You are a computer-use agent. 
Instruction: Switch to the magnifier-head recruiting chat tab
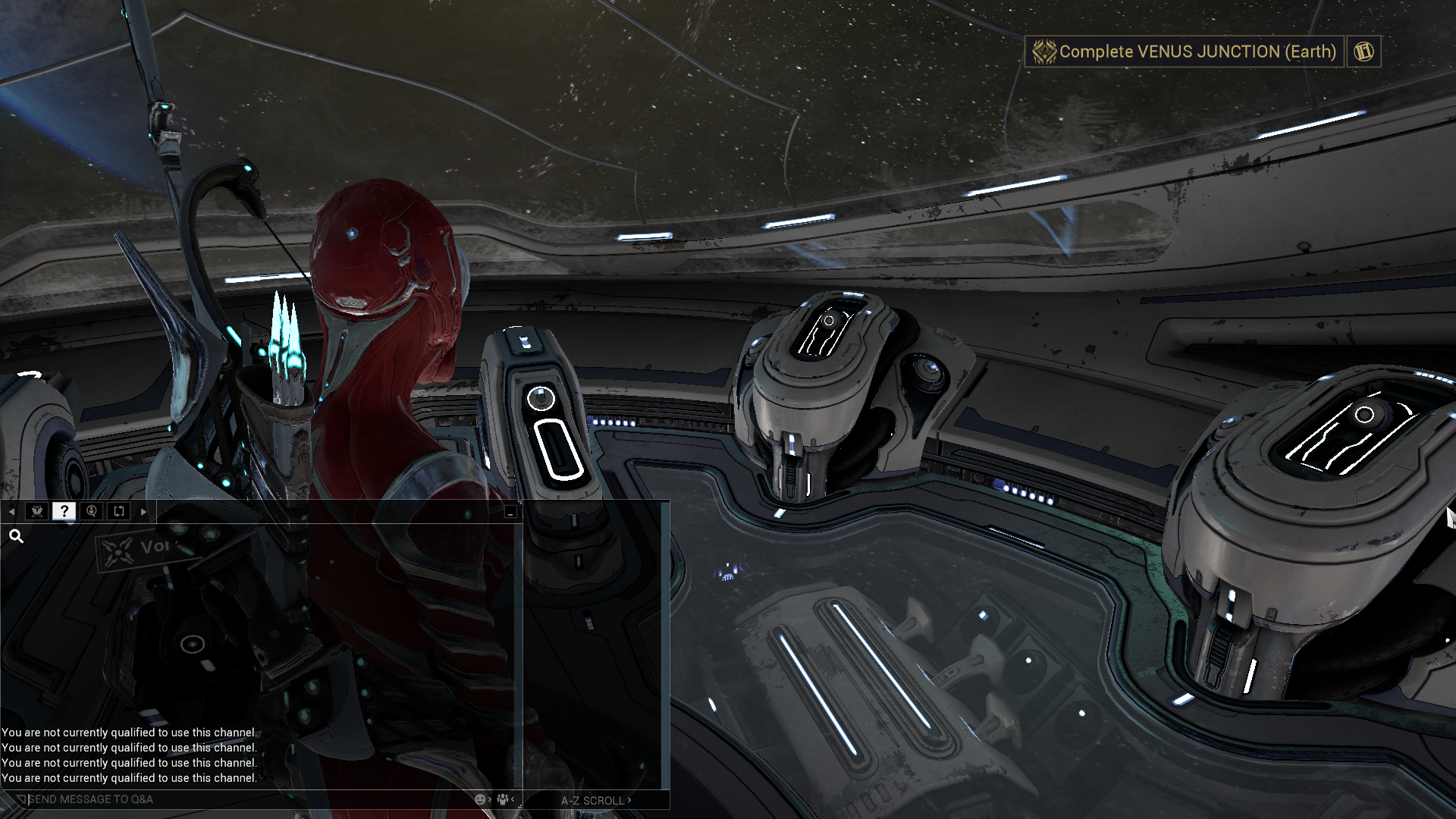point(92,511)
